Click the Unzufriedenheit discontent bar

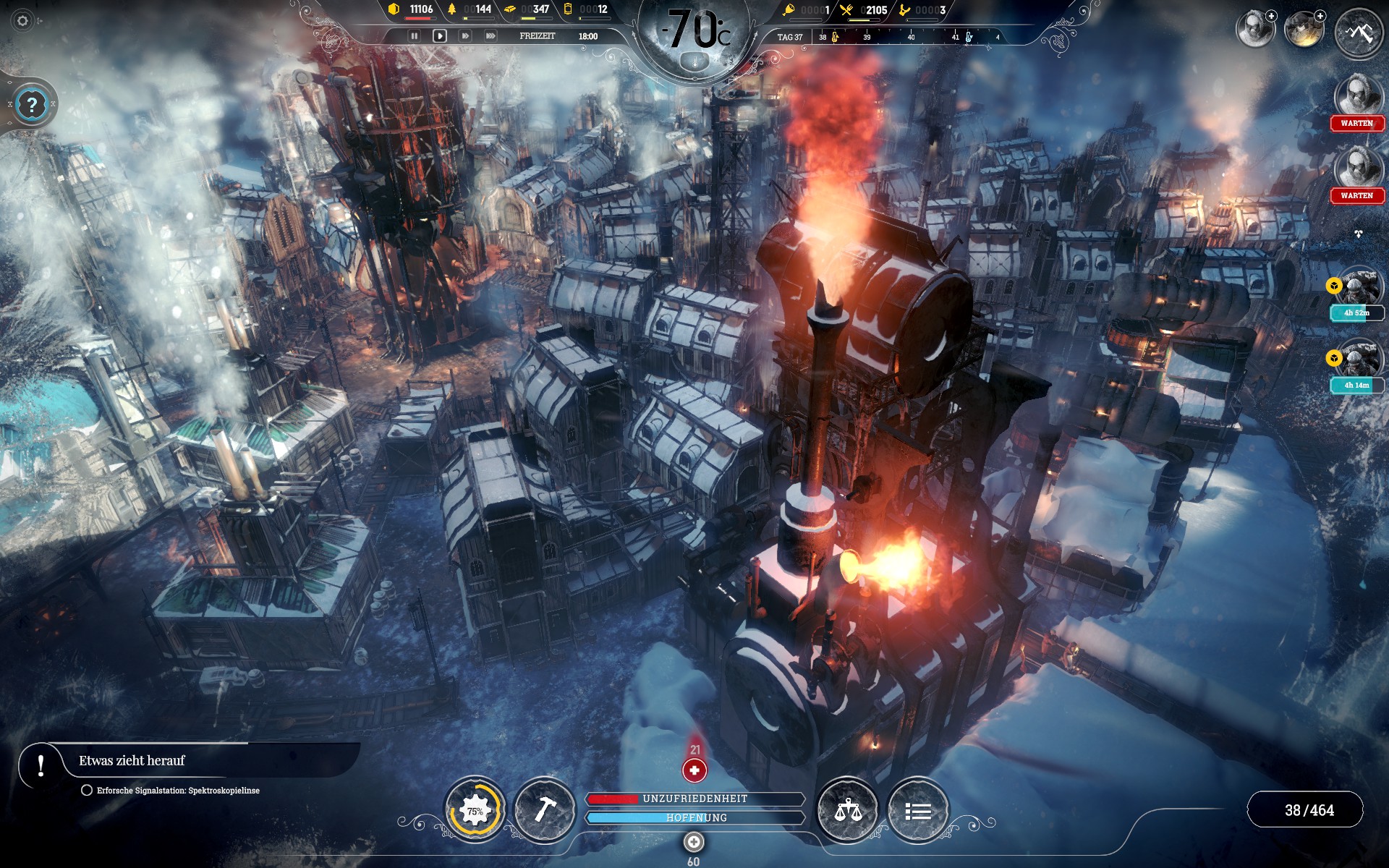[694, 799]
